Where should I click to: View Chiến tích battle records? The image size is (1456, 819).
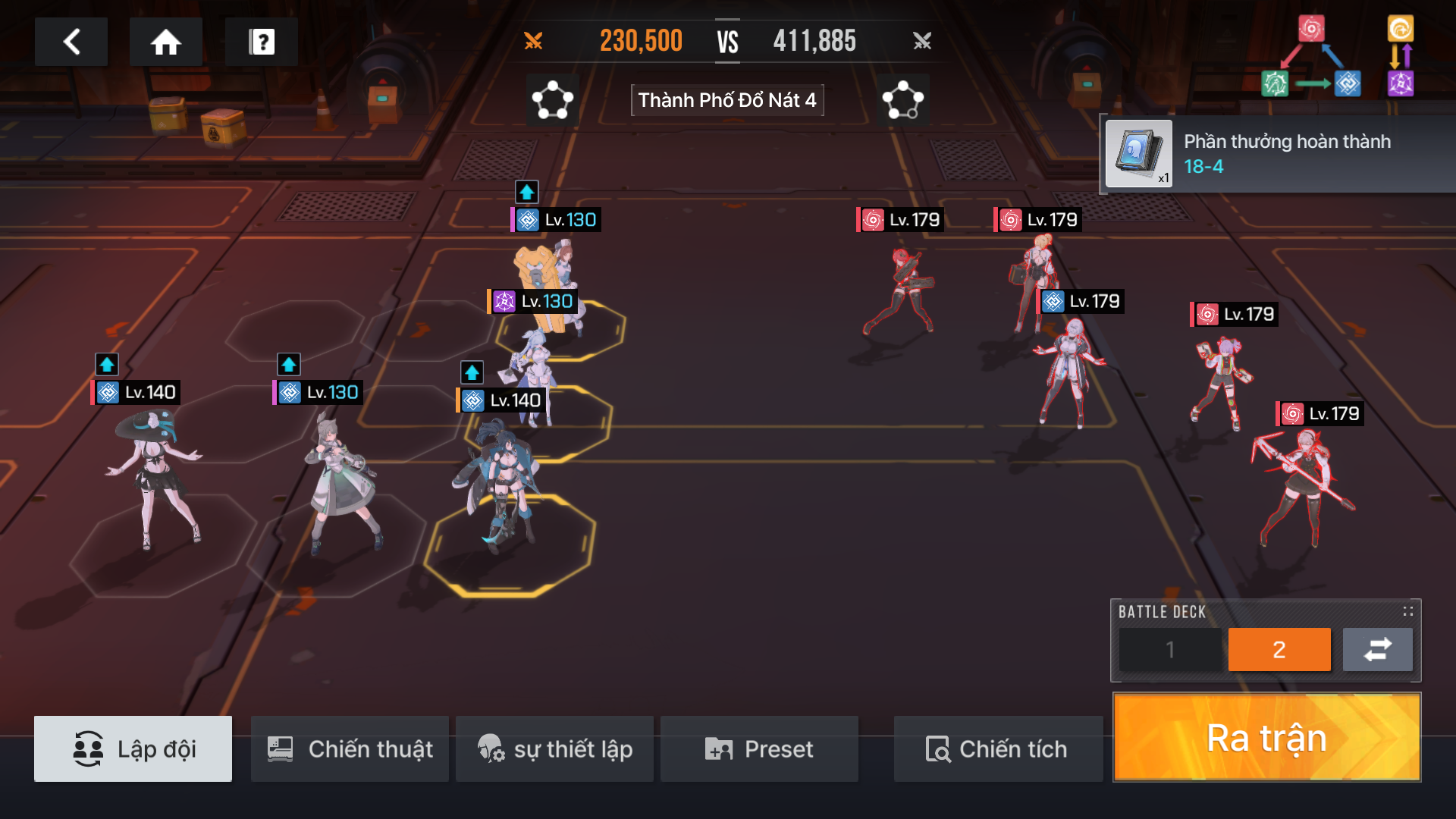pyautogui.click(x=997, y=748)
